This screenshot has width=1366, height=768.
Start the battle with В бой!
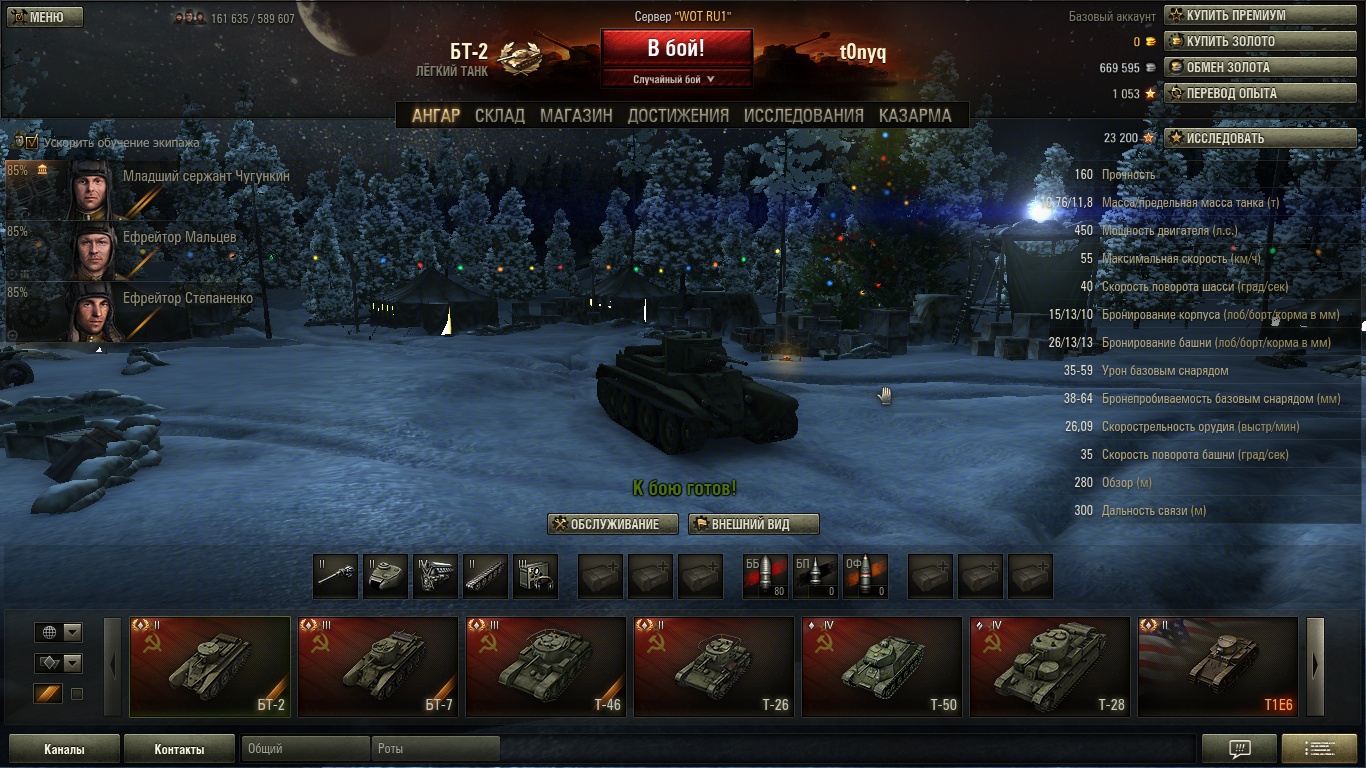coord(676,48)
